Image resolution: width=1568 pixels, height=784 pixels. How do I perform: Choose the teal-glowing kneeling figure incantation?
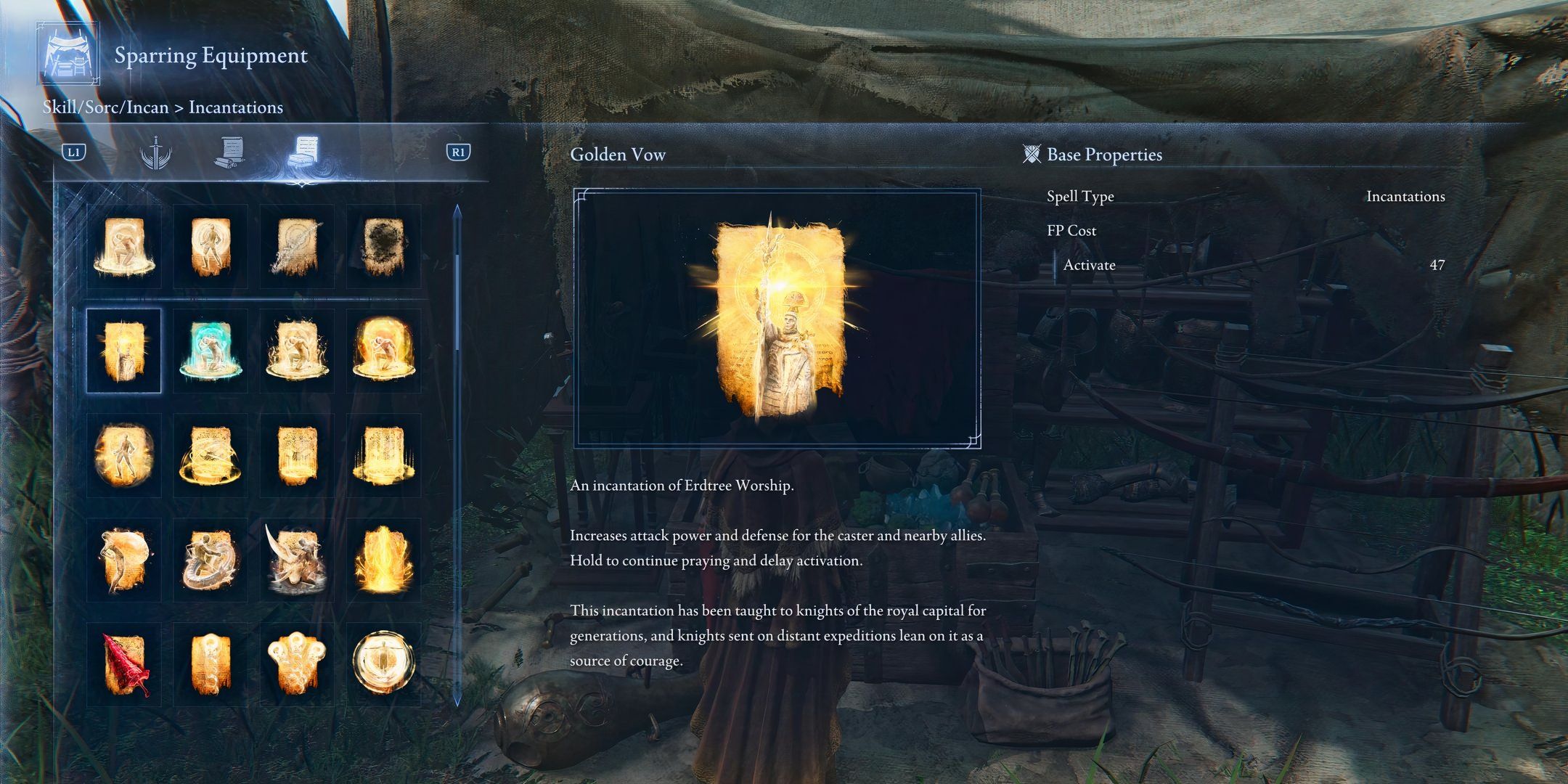211,351
